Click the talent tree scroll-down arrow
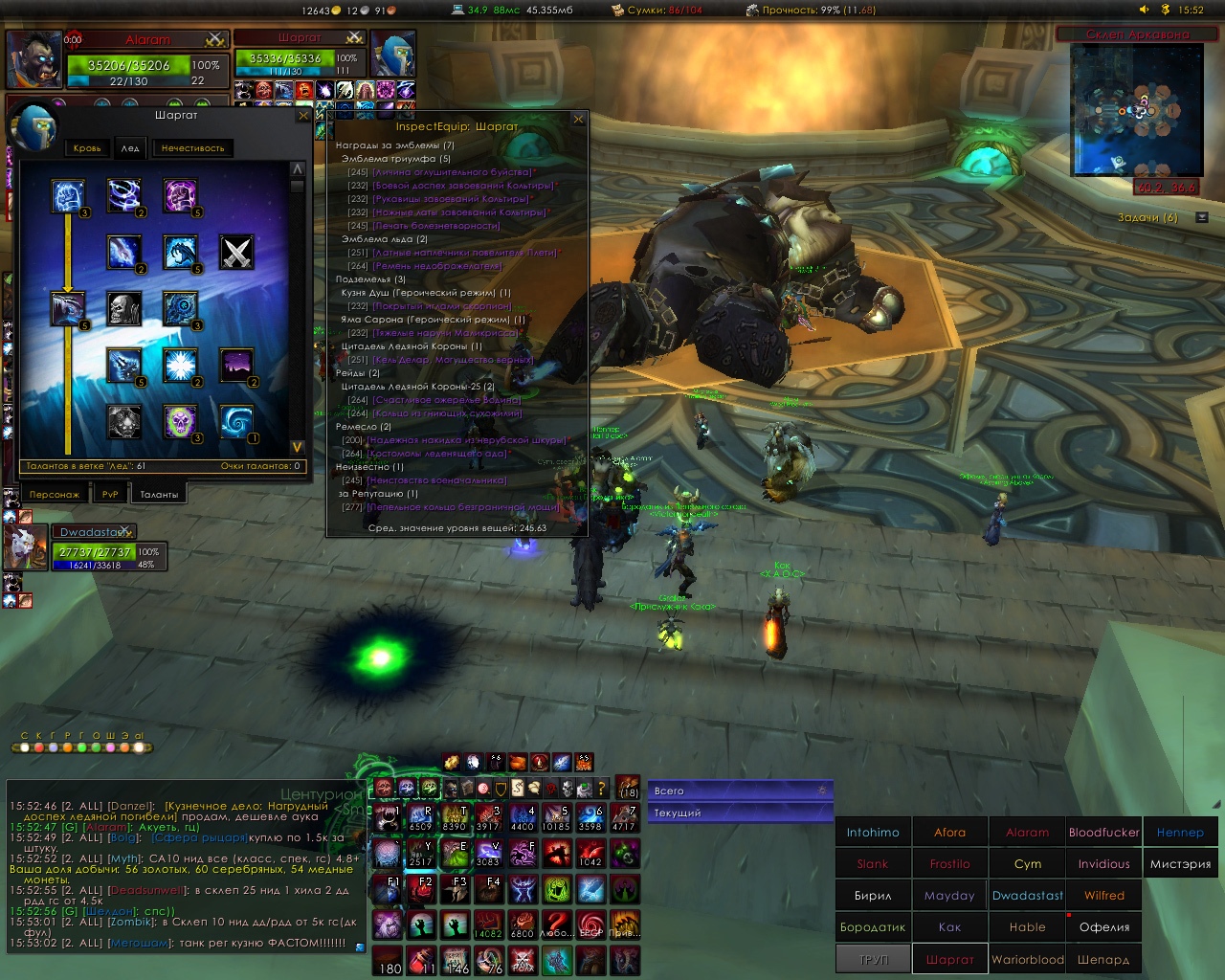 297,447
